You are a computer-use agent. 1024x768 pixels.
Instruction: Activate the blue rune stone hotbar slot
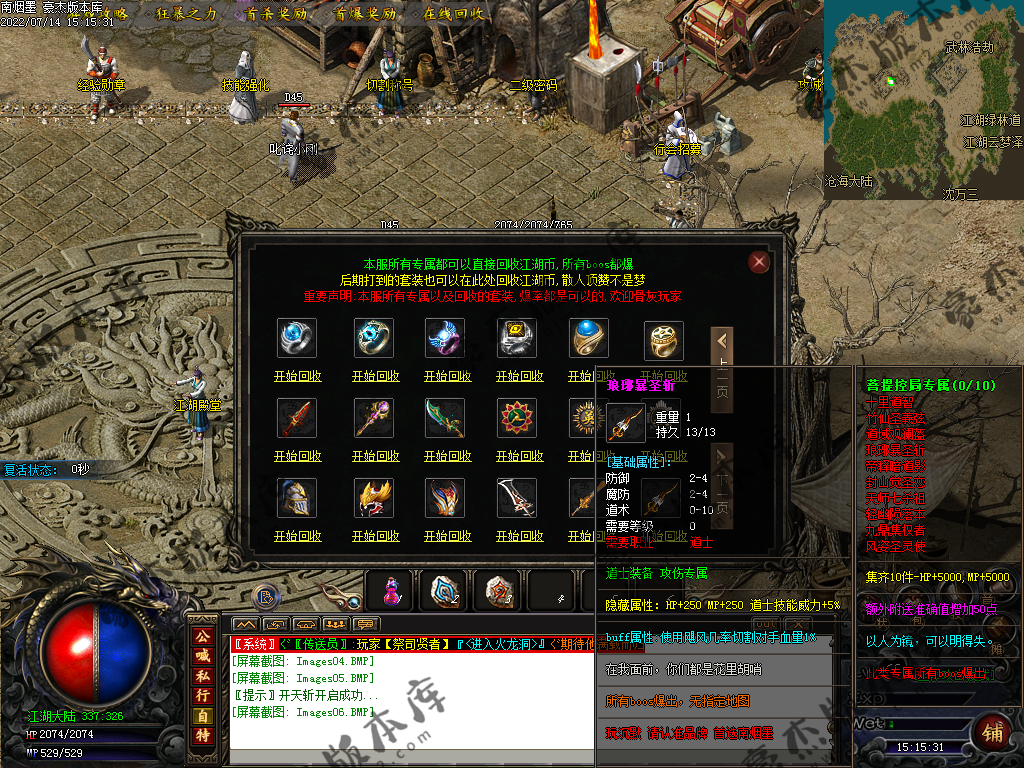(445, 591)
